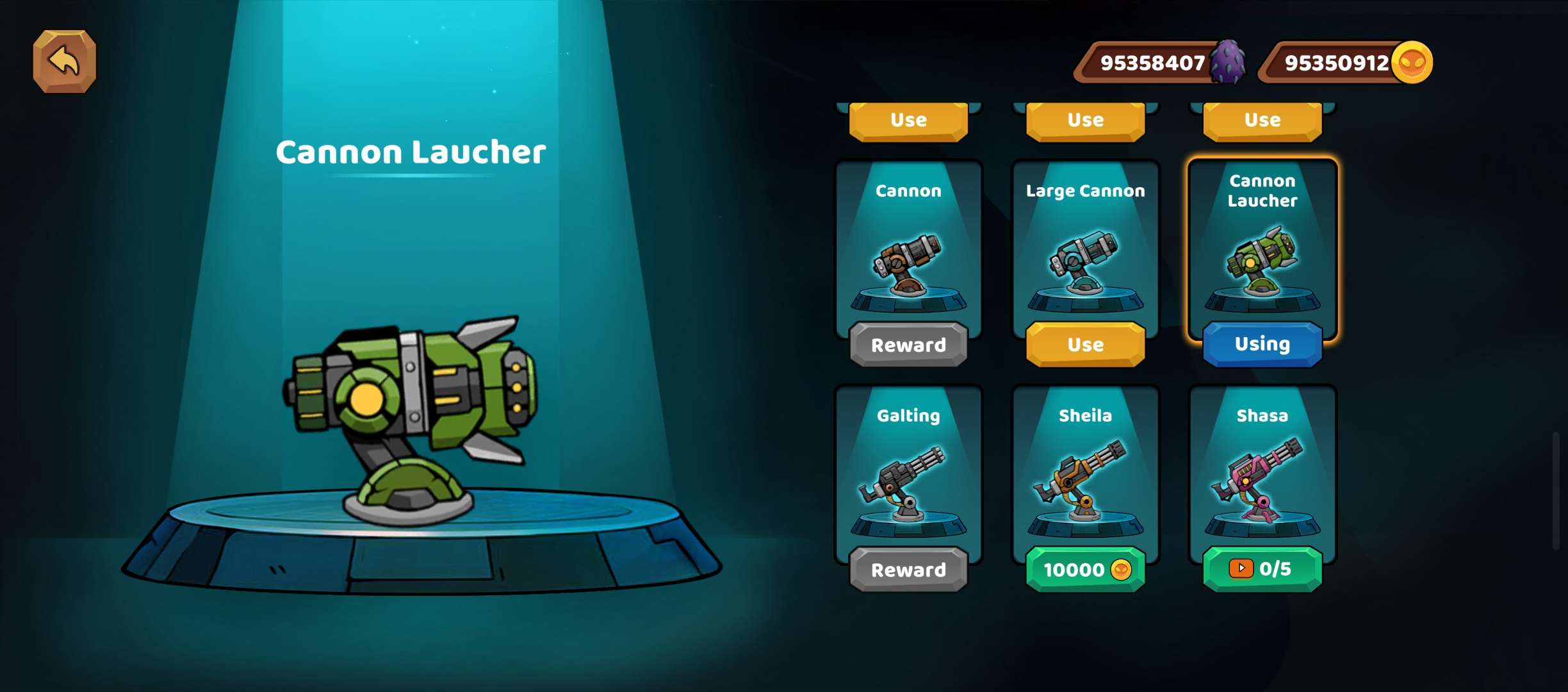Claim Reward under the Galting card

(908, 570)
